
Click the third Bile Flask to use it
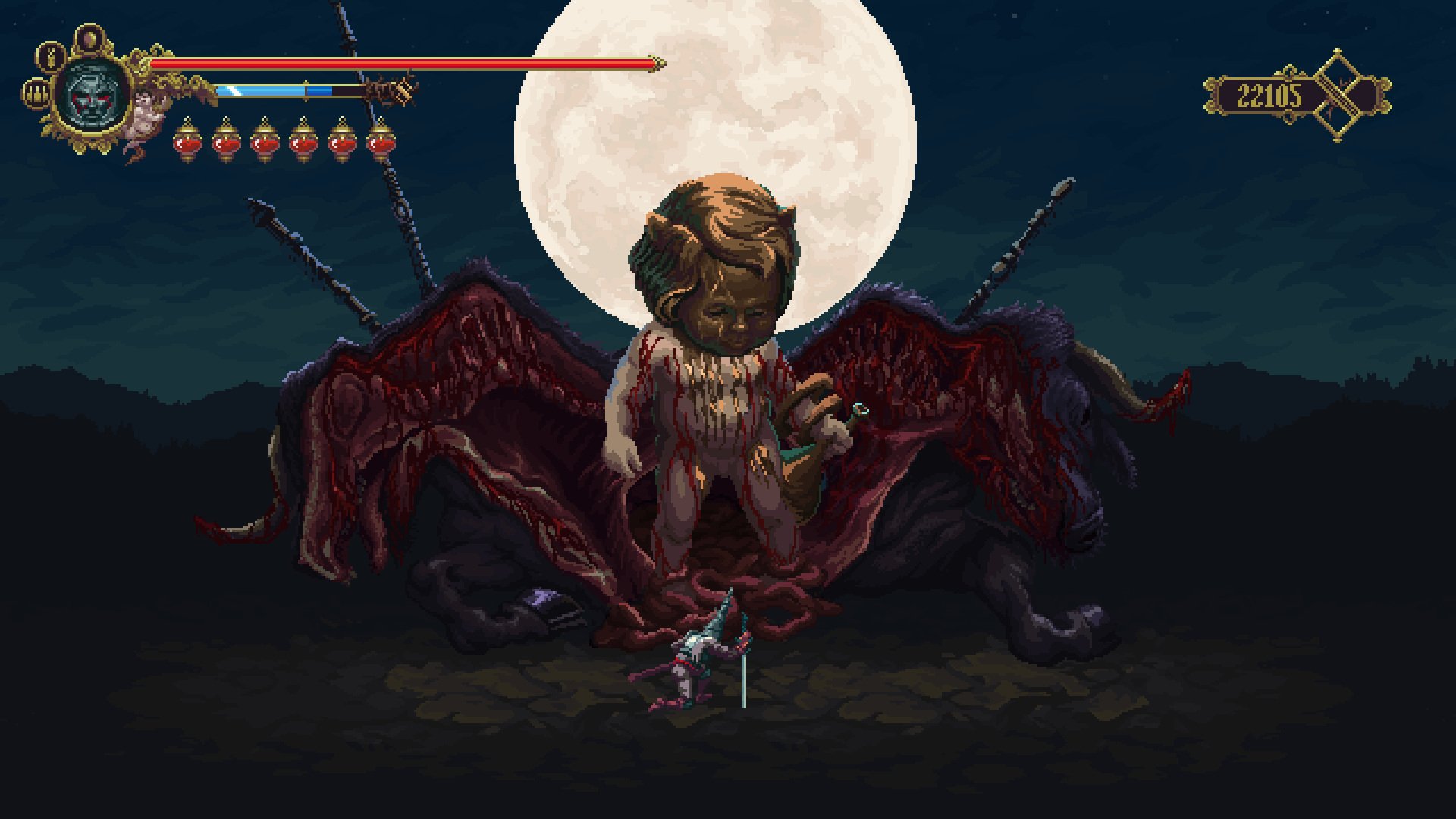[265, 143]
